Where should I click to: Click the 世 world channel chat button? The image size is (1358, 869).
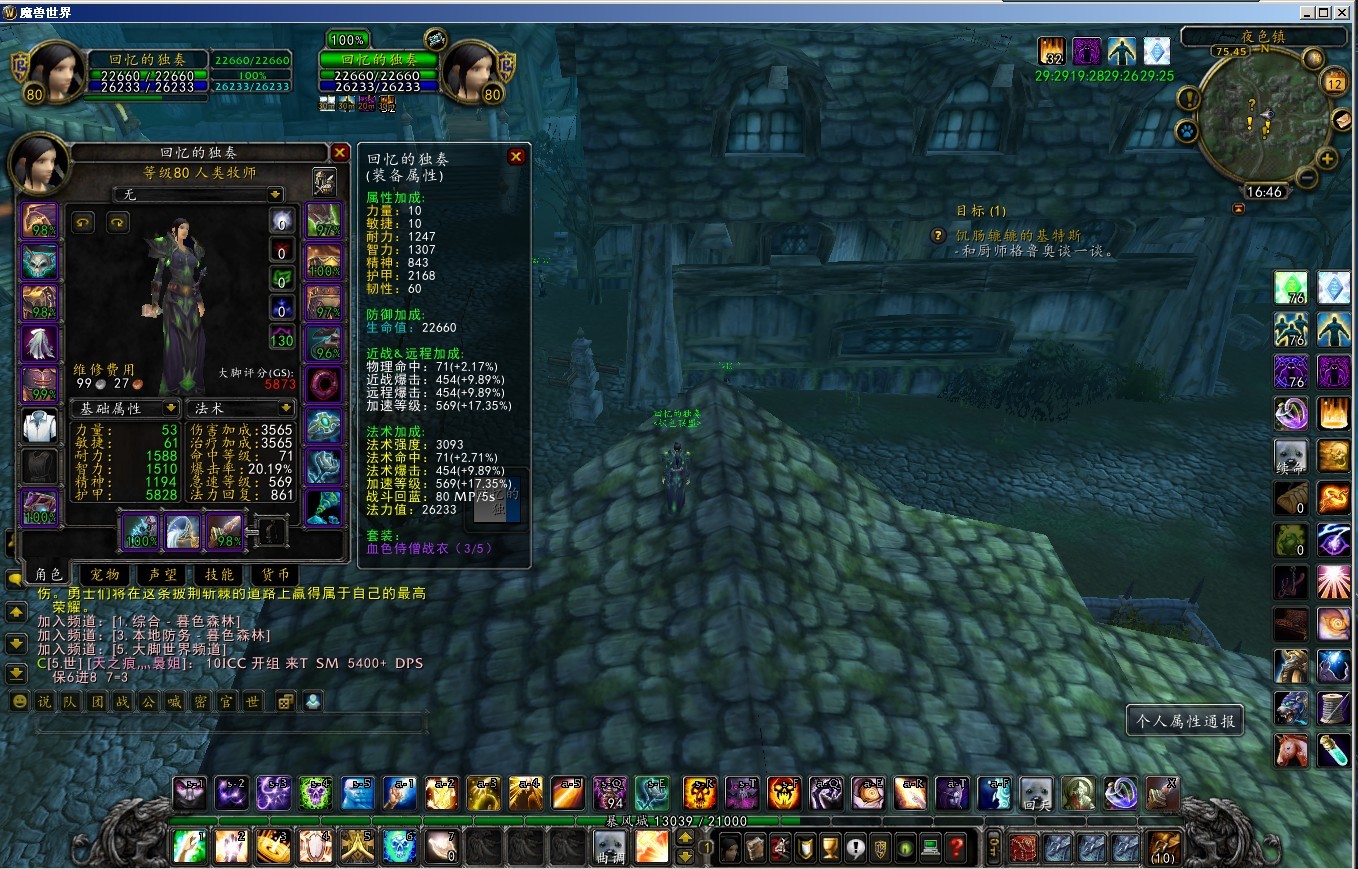pos(252,701)
